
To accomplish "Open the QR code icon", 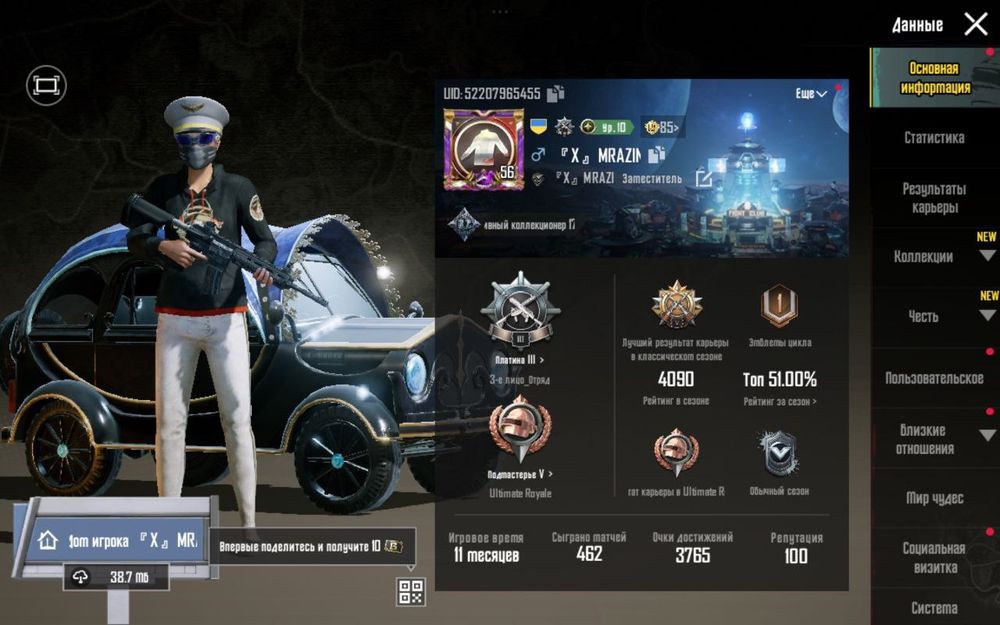I will tap(411, 591).
